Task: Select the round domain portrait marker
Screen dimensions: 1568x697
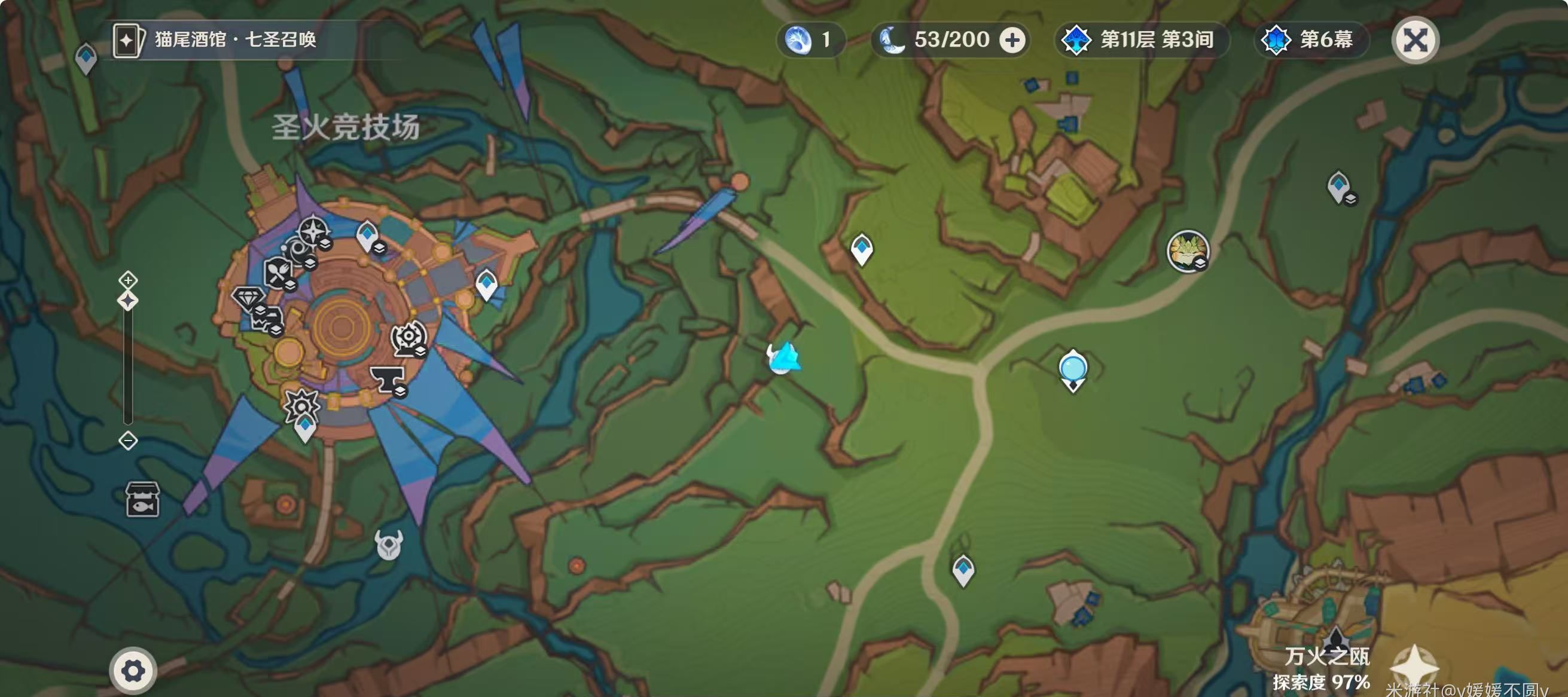Action: [1187, 250]
